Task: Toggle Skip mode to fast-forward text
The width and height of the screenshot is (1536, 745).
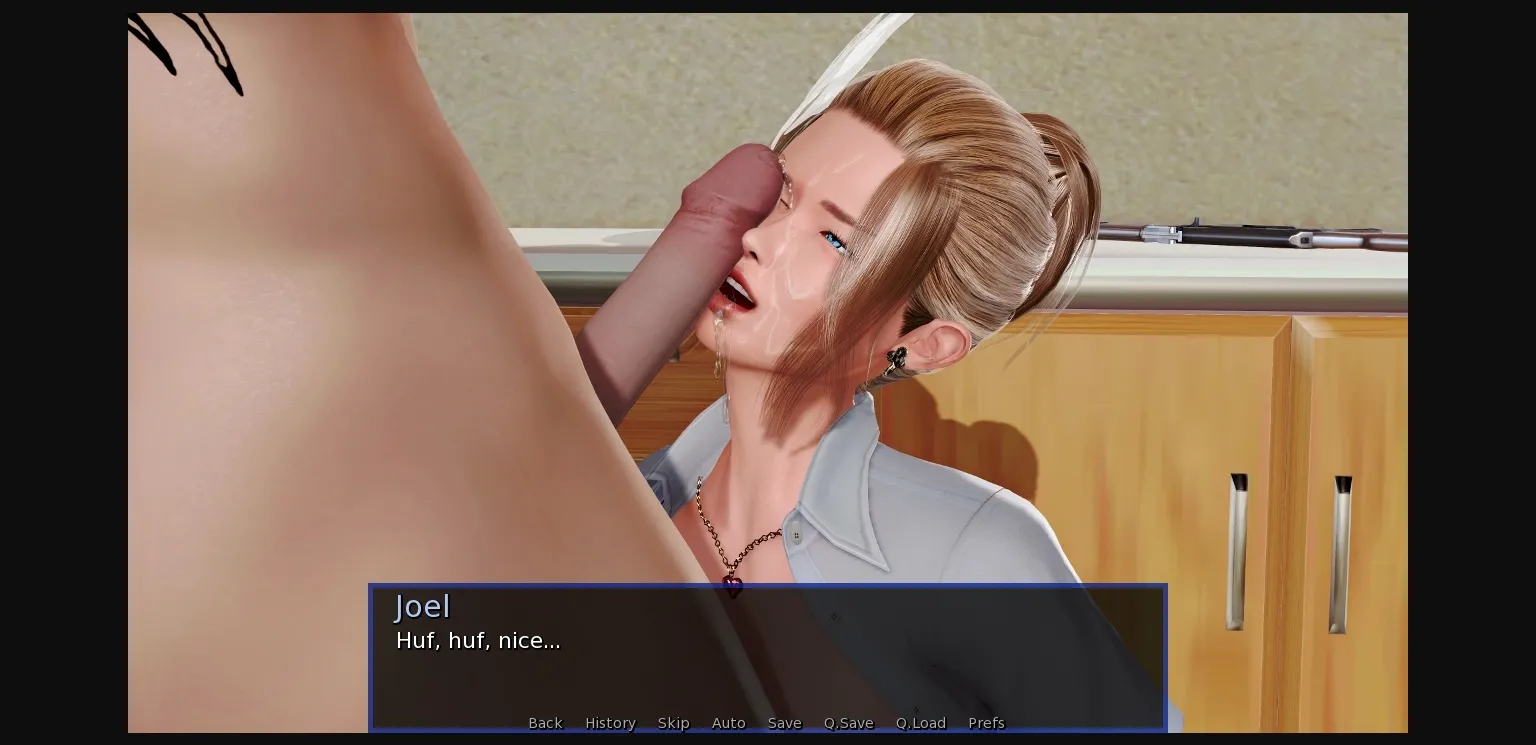Action: (673, 723)
